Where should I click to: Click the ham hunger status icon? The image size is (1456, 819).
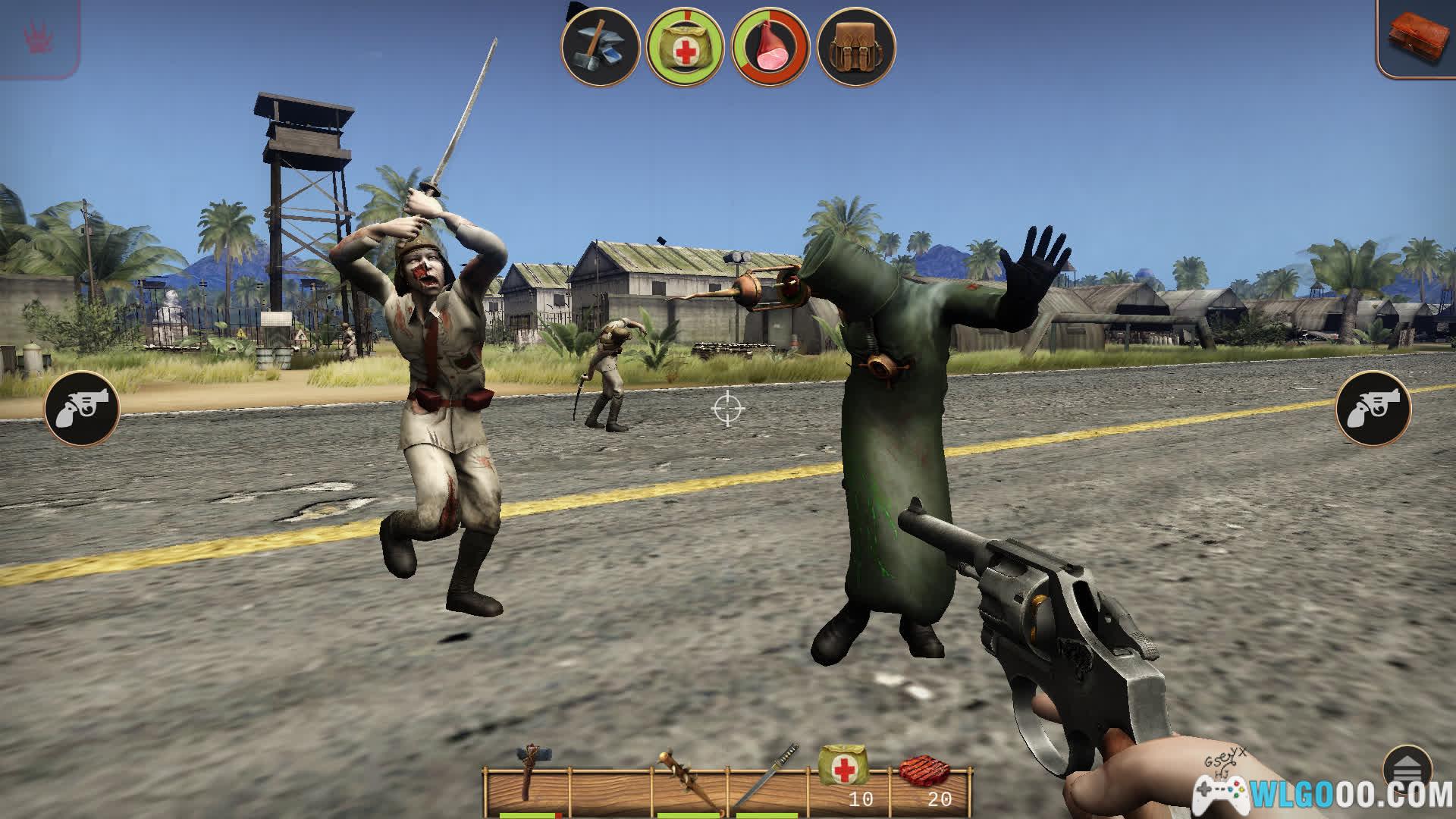tap(770, 48)
